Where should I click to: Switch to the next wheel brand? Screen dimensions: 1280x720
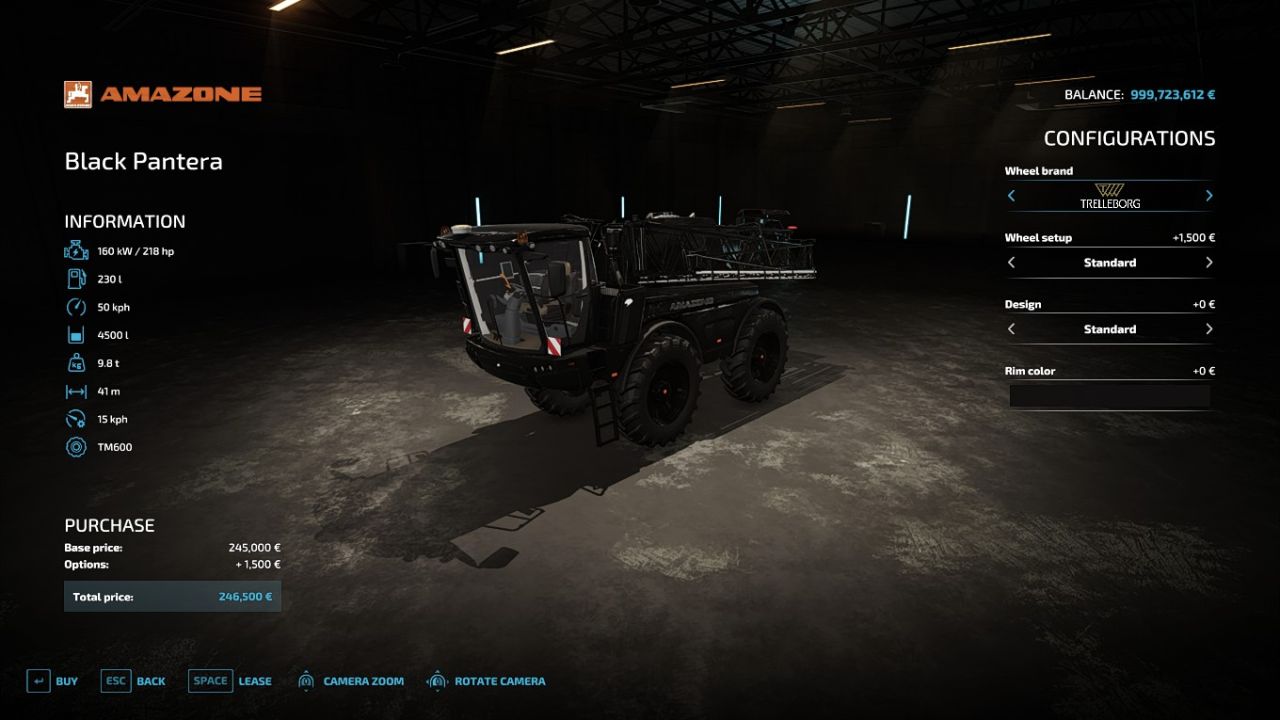pos(1209,196)
